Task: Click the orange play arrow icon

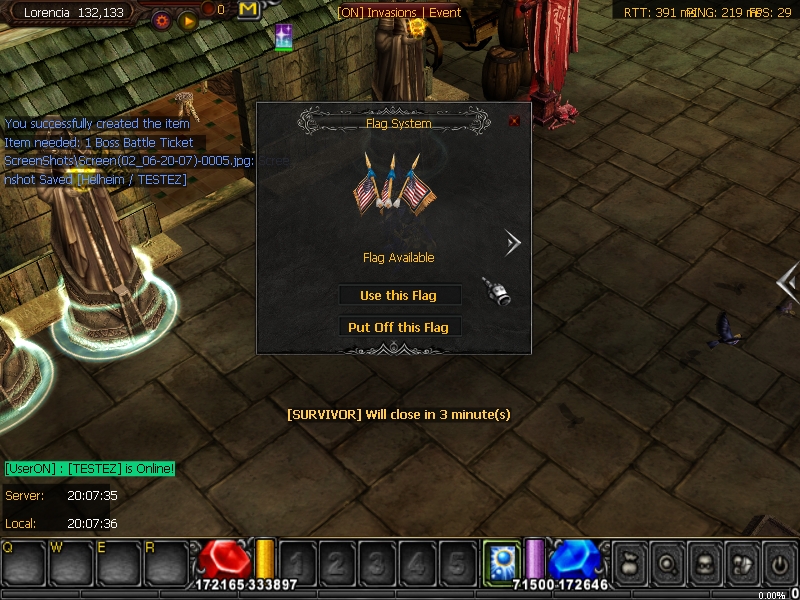Action: tap(187, 20)
